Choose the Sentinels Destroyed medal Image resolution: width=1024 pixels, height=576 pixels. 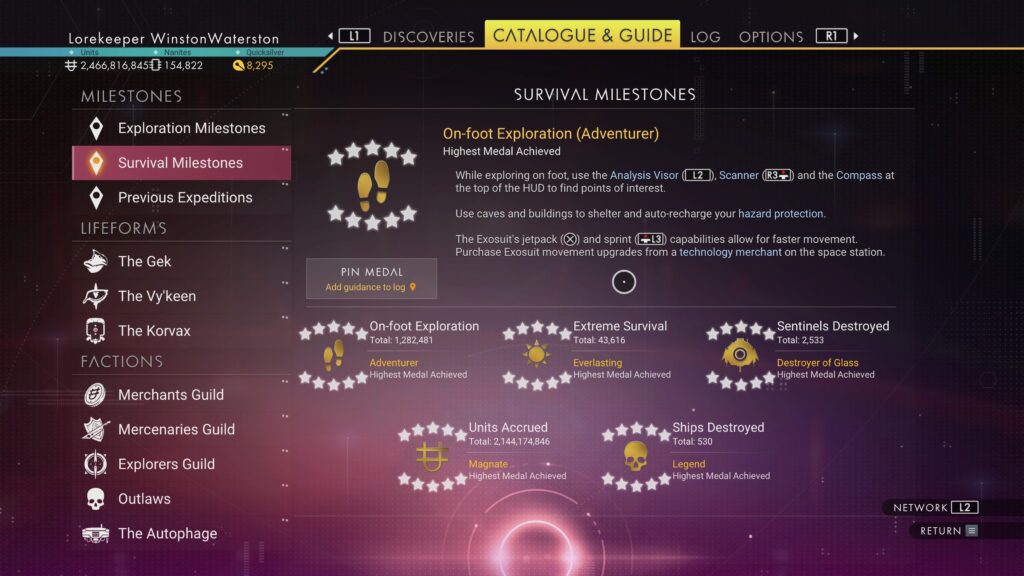pyautogui.click(x=795, y=352)
